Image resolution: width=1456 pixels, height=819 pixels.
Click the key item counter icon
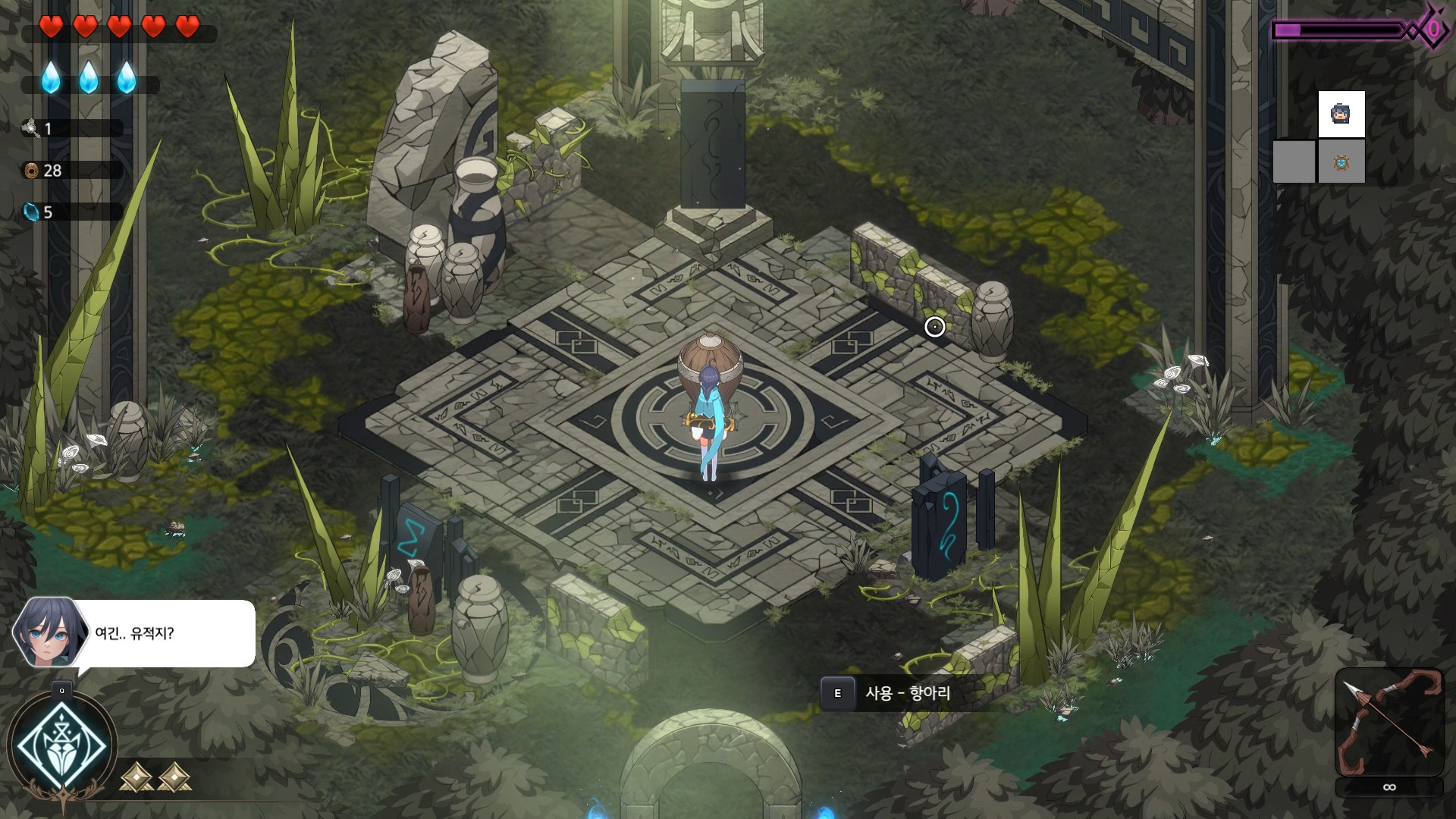pos(30,128)
